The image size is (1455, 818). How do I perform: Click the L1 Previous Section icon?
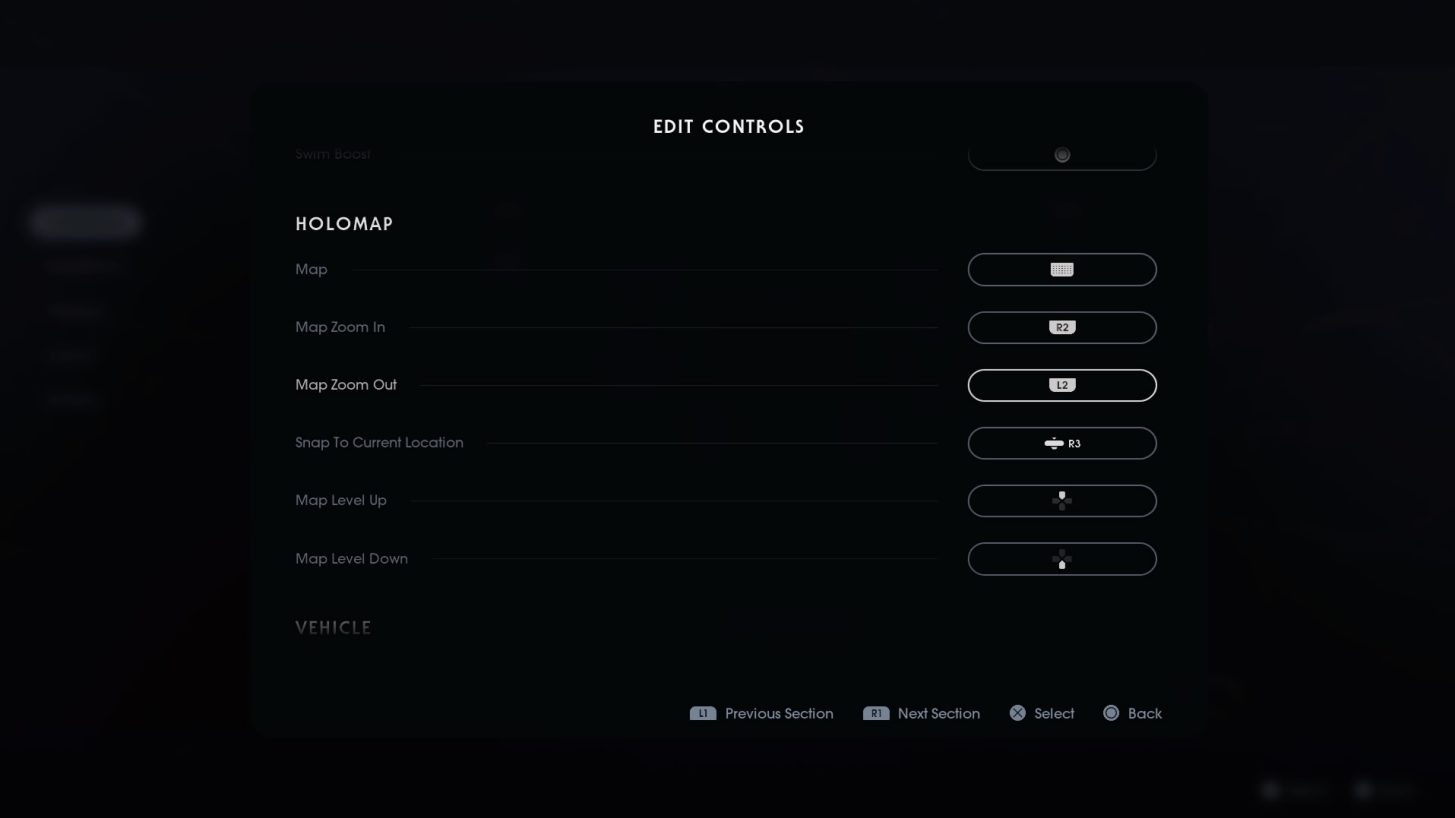pos(702,713)
